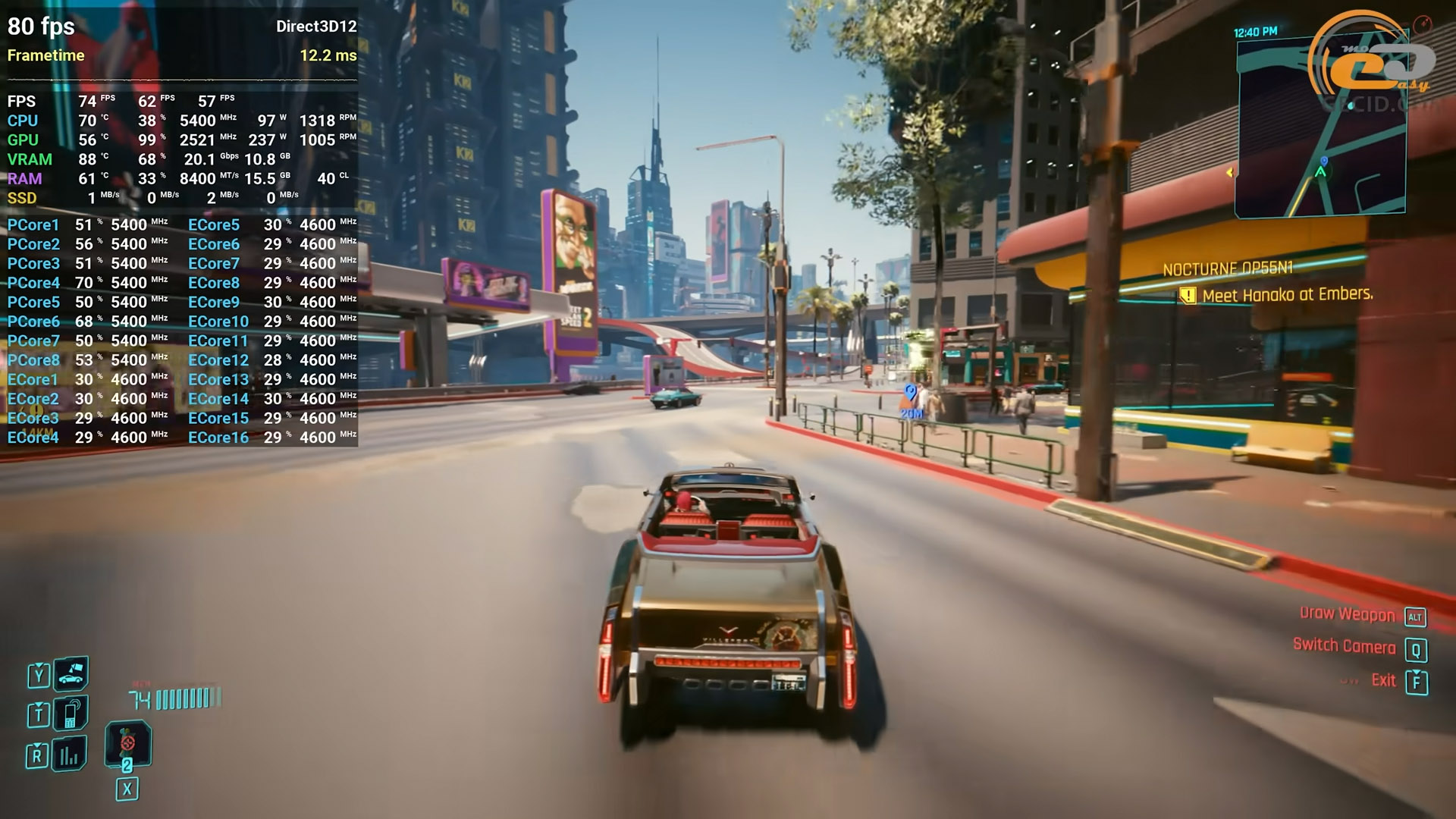Use the healing inhaler consumable slot
Image resolution: width=1456 pixels, height=819 pixels.
pyautogui.click(x=127, y=743)
